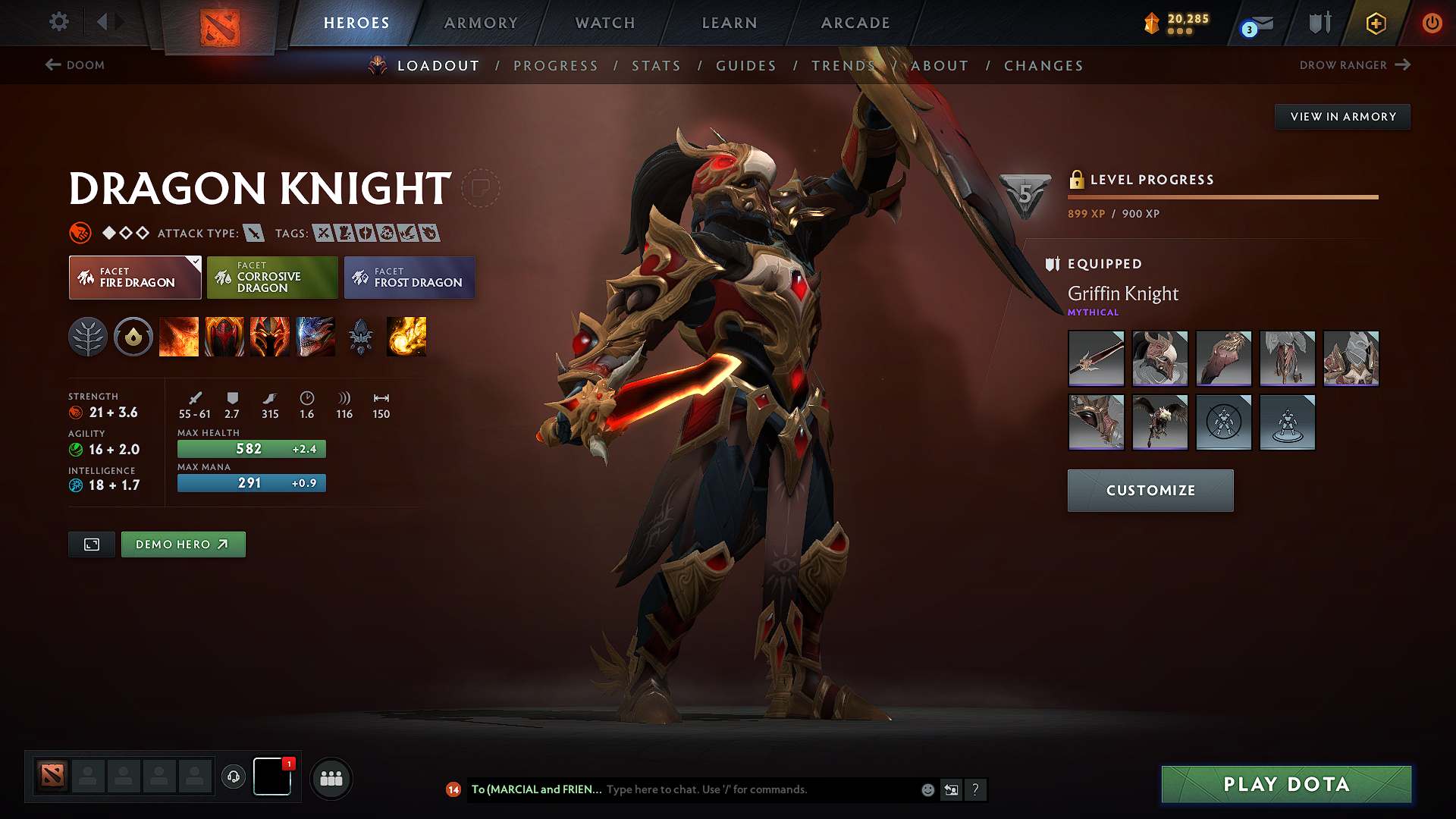Expand the full hero portrait view
The width and height of the screenshot is (1456, 819).
pyautogui.click(x=91, y=544)
